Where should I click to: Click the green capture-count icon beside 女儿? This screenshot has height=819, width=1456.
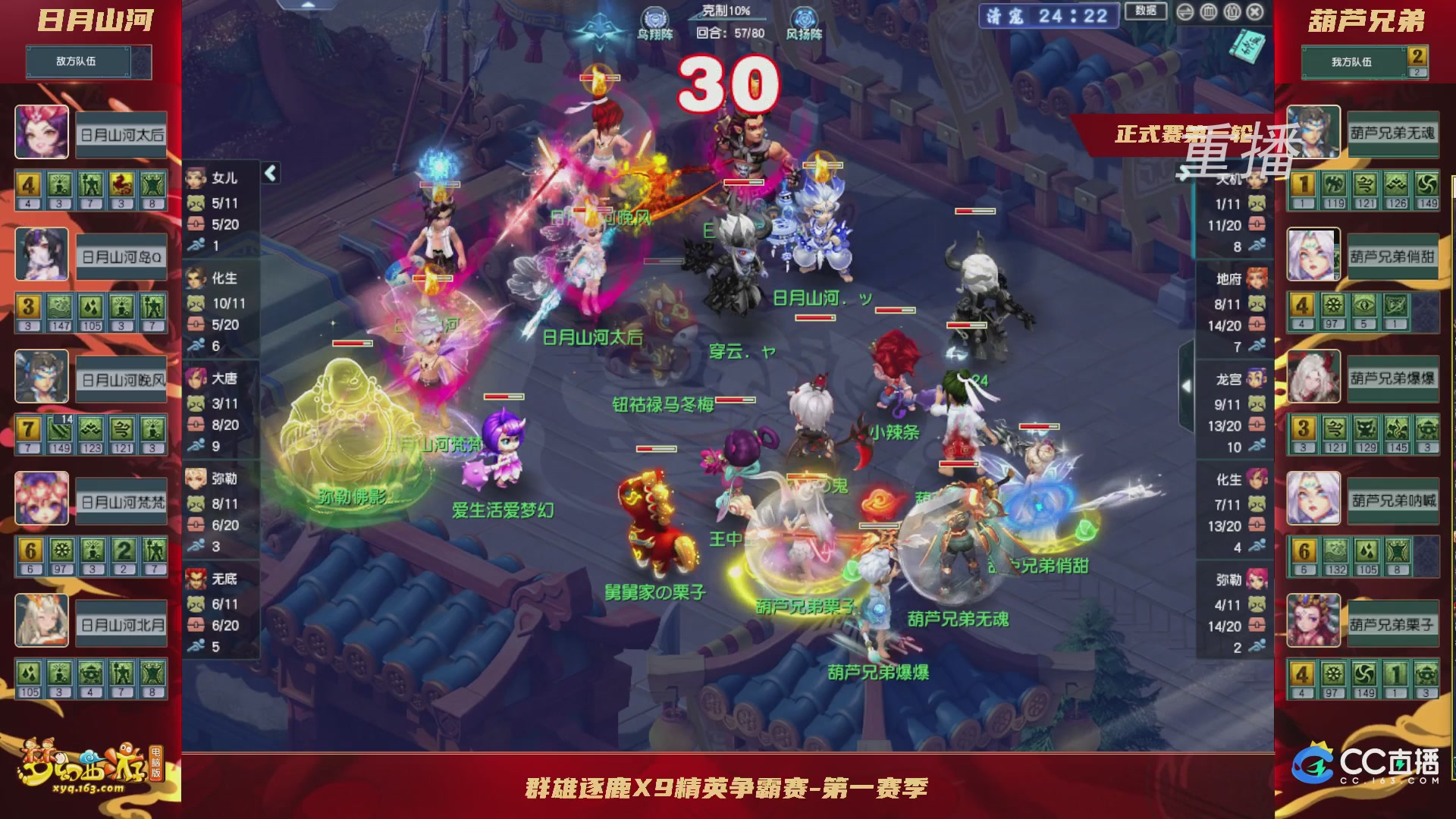[195, 202]
